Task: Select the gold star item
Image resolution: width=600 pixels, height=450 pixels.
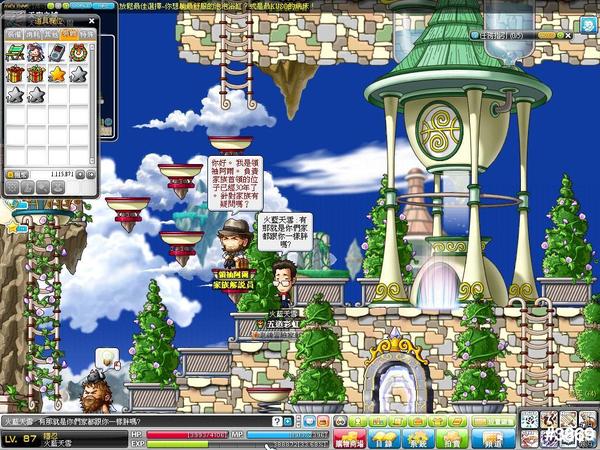Action: point(55,74)
